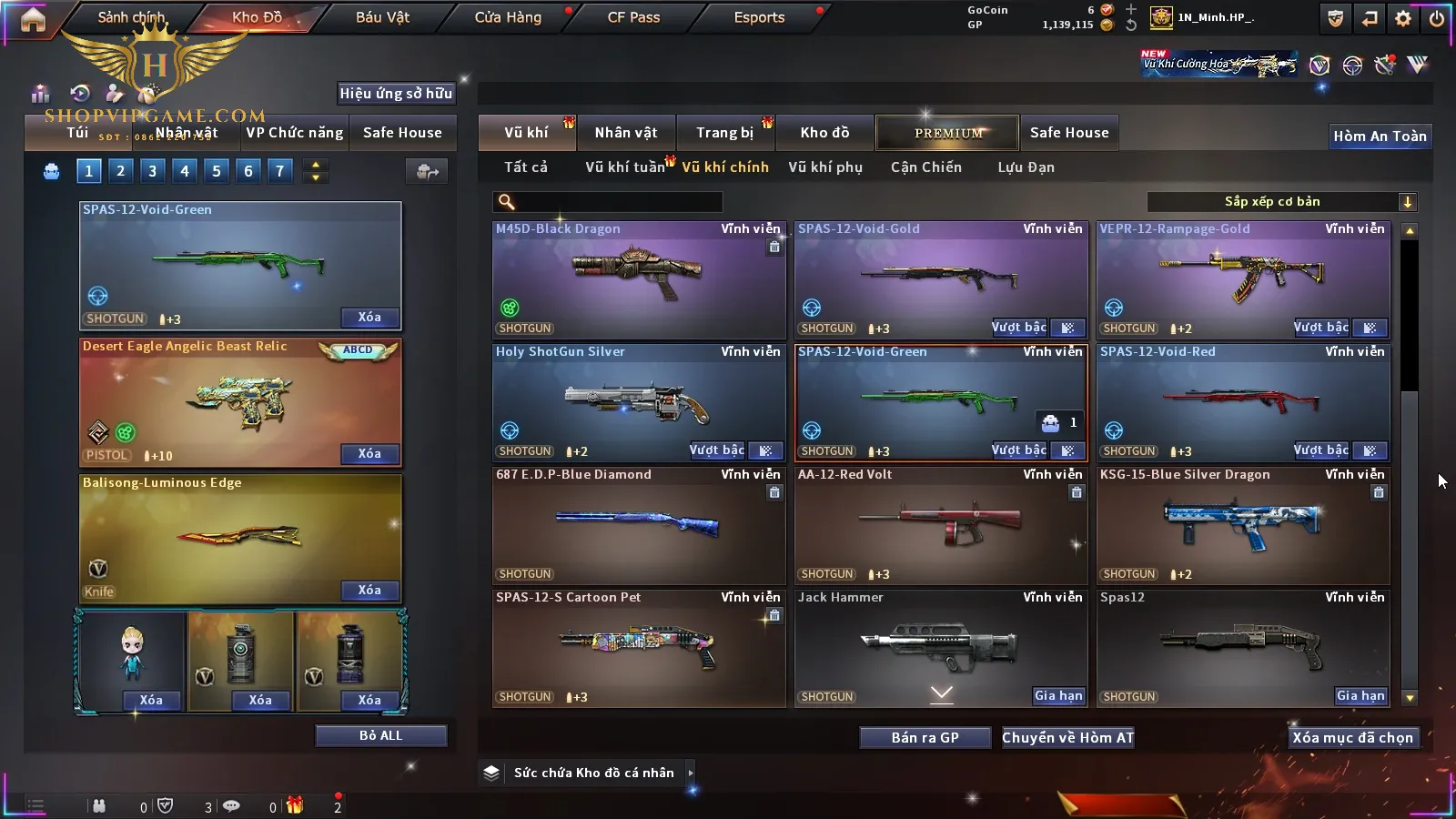Screen dimensions: 1456x819
Task: Switch to the Nhân vật inventory tab
Action: 625,133
